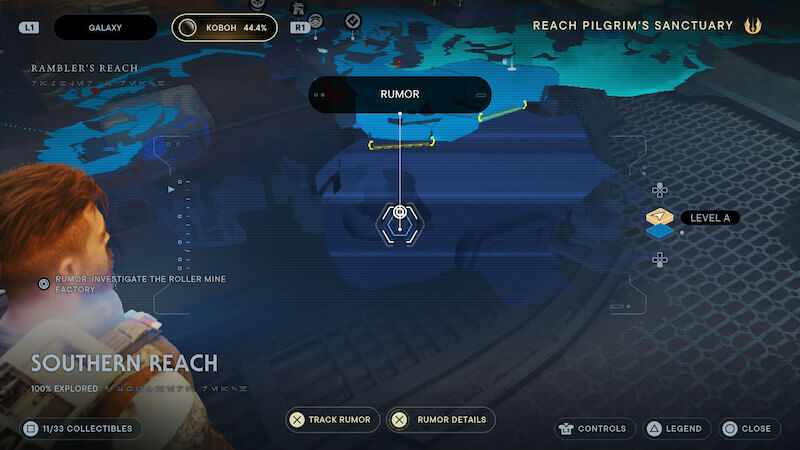Open the 11/33 Collectibles list
The width and height of the screenshot is (800, 450).
click(78, 428)
